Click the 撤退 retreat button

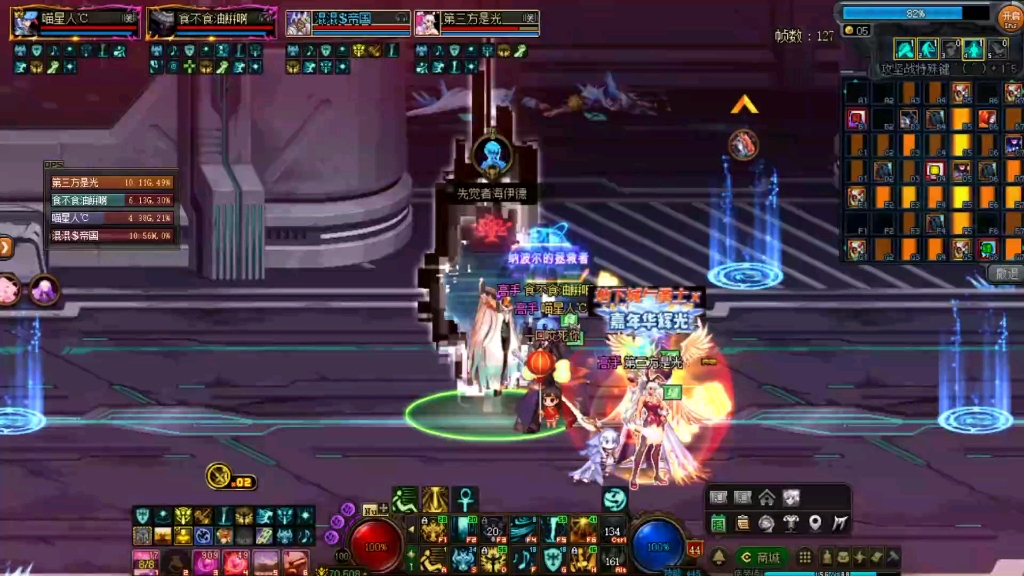(1005, 273)
